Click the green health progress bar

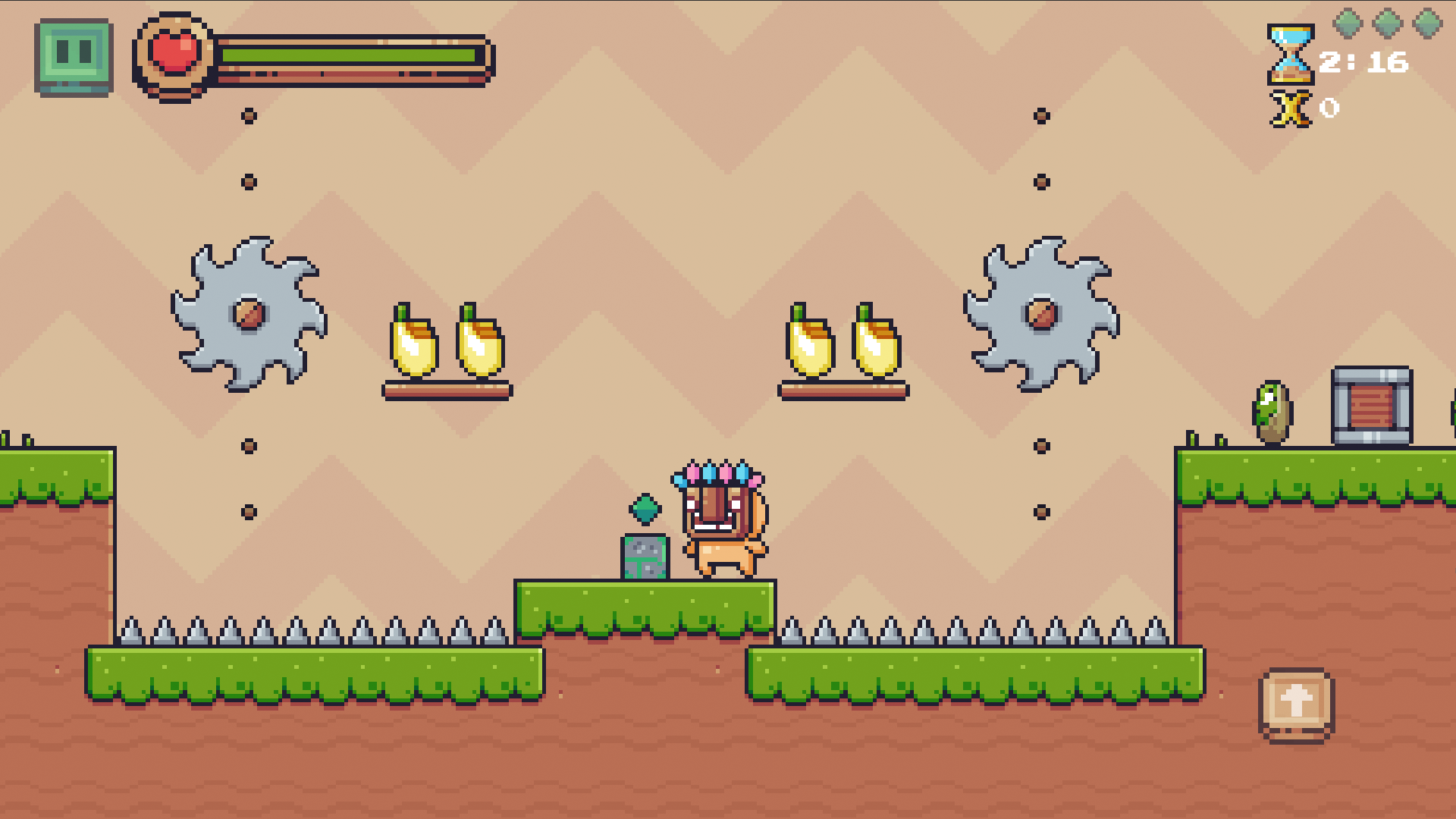pyautogui.click(x=349, y=55)
